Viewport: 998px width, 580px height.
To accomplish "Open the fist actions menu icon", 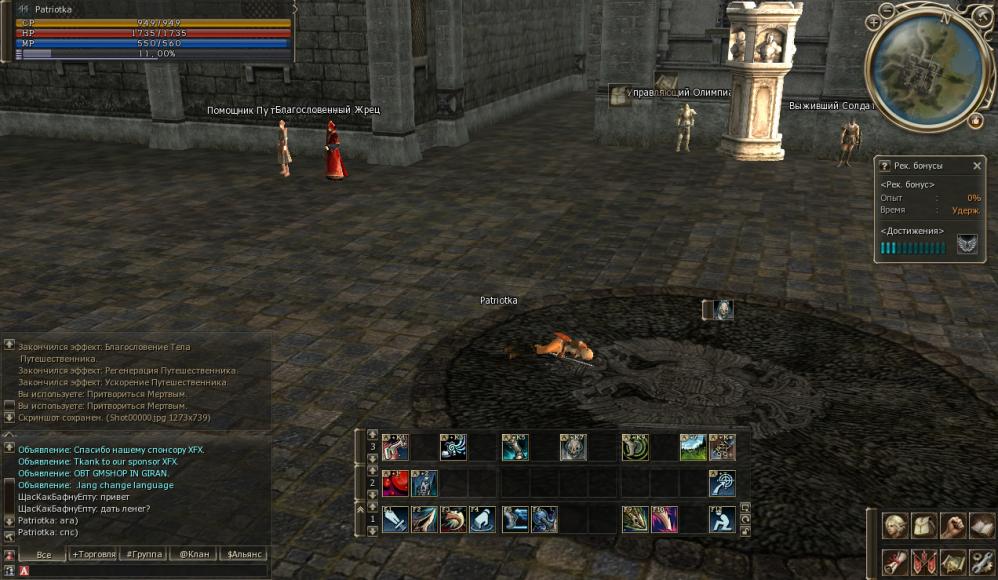I will (x=953, y=525).
